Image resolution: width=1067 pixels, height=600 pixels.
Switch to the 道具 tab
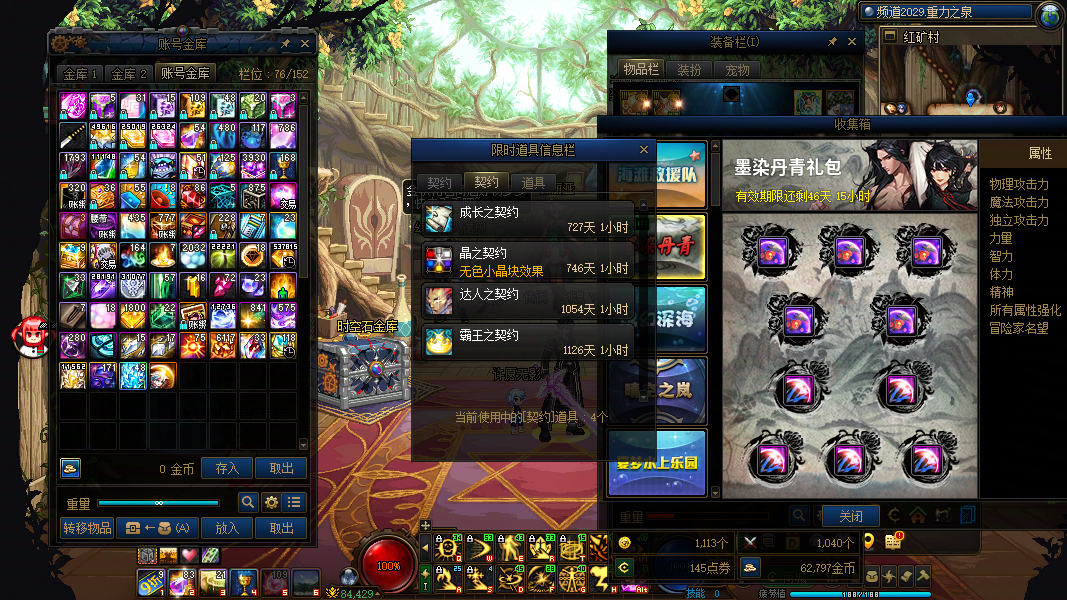click(533, 183)
